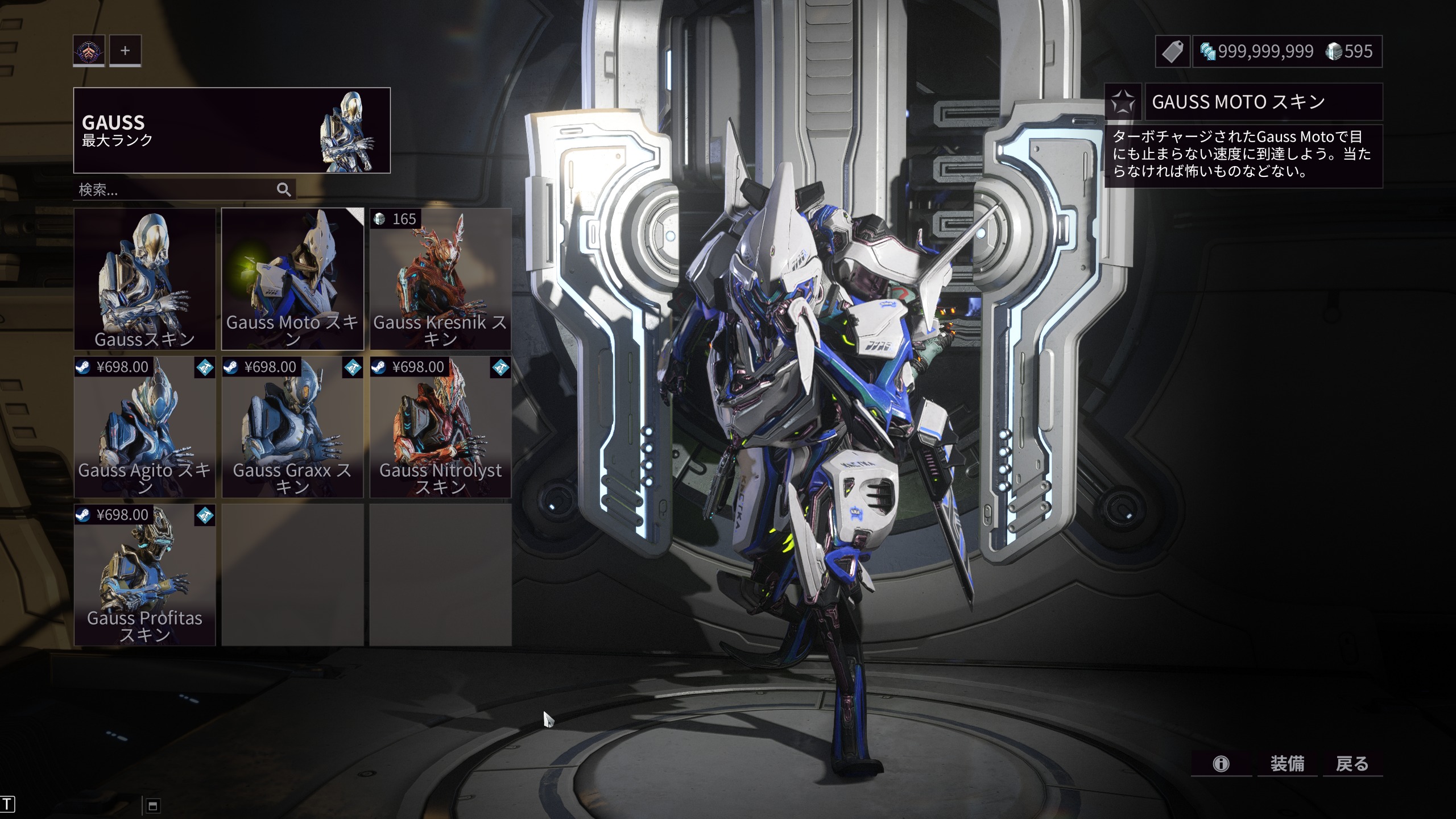Screen dimensions: 1456x819
Task: Click the 595 platinum balance
Action: click(1350, 52)
